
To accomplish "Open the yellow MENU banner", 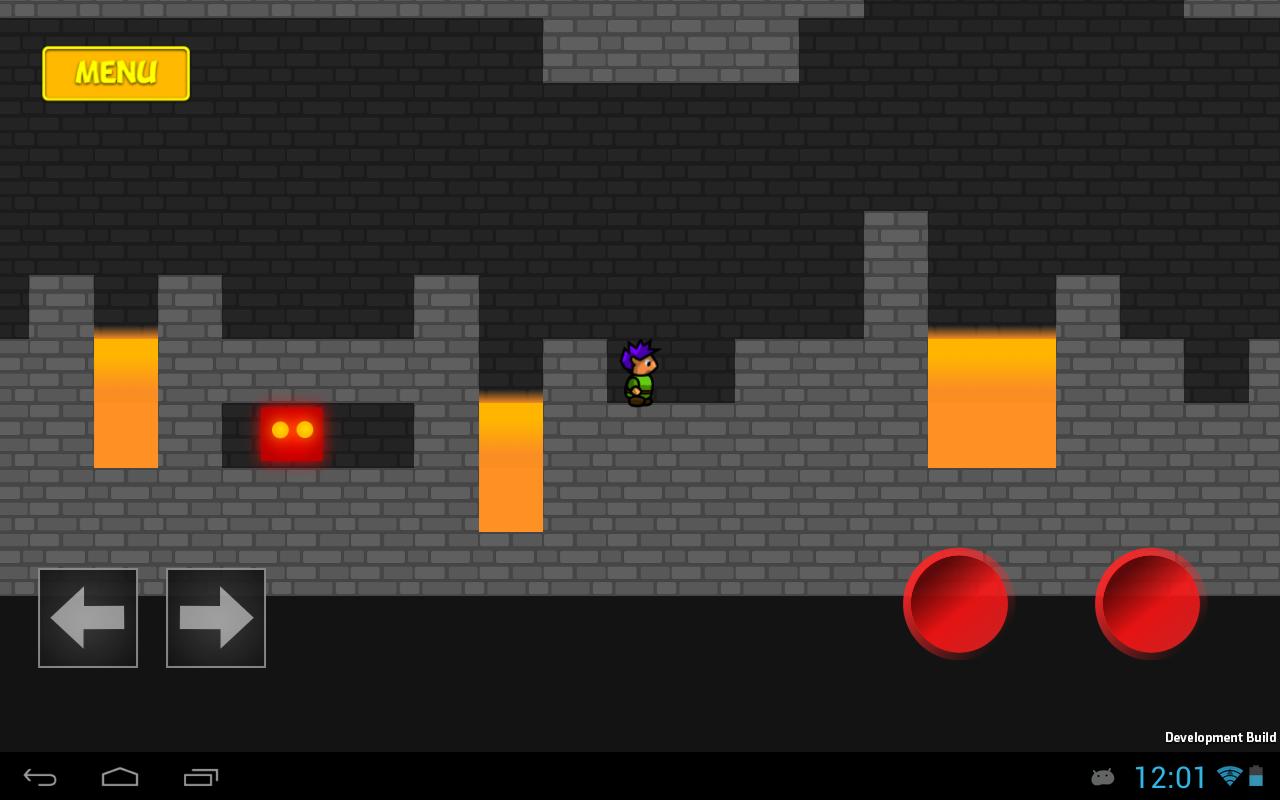I will click(x=115, y=73).
